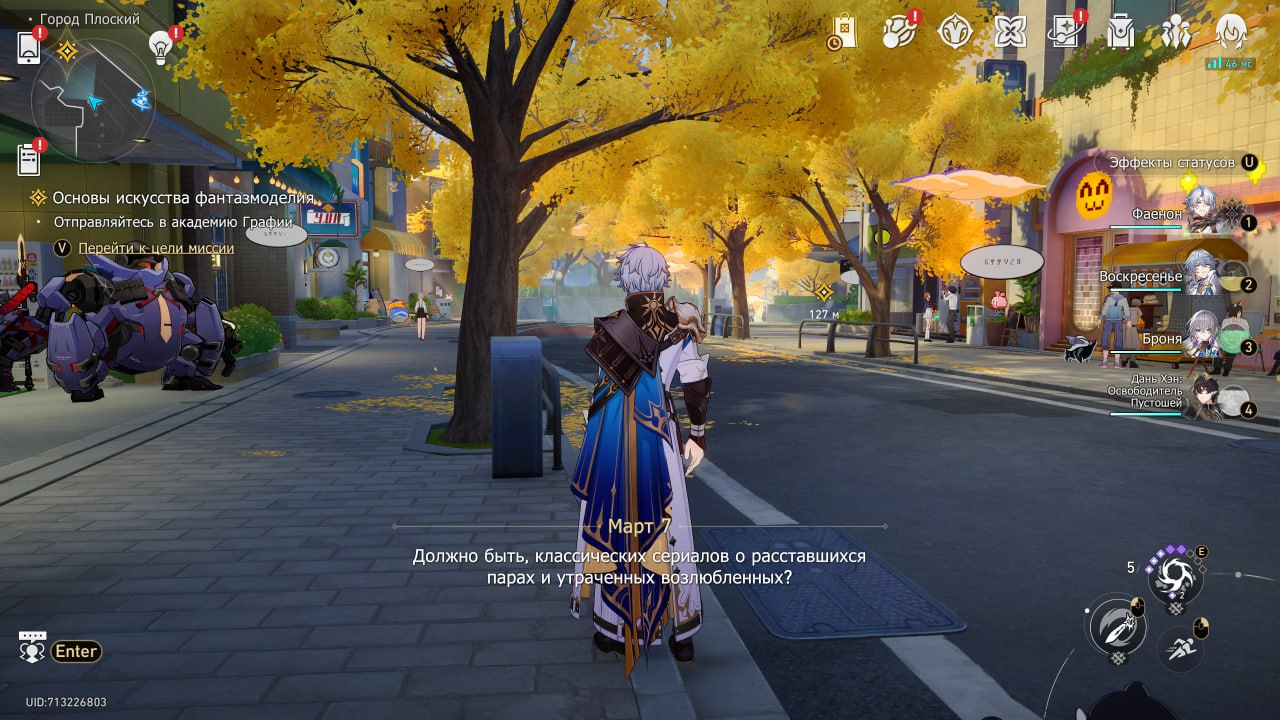Open the phone menu icon
This screenshot has height=720, width=1280.
pos(28,47)
